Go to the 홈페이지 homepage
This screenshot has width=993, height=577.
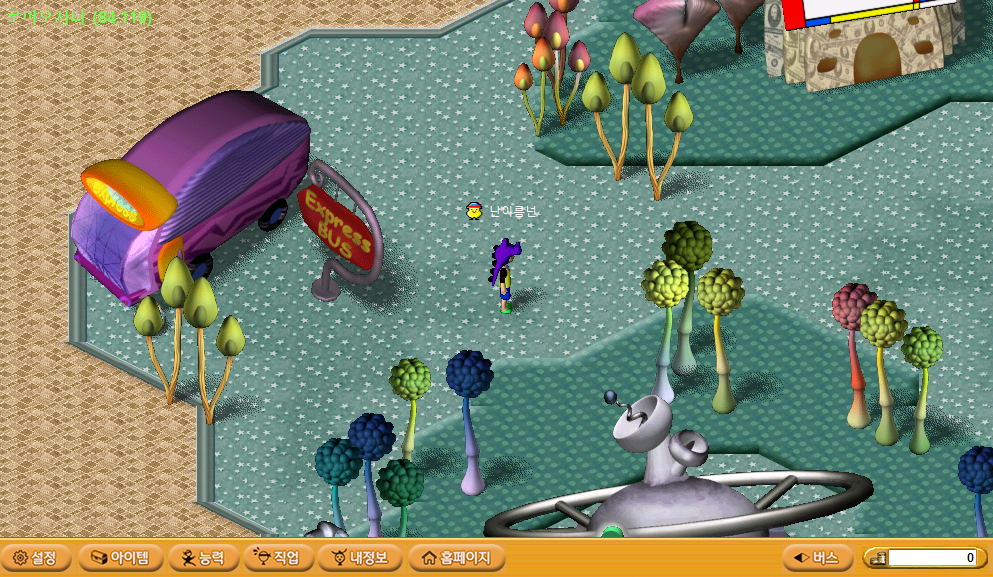(457, 557)
